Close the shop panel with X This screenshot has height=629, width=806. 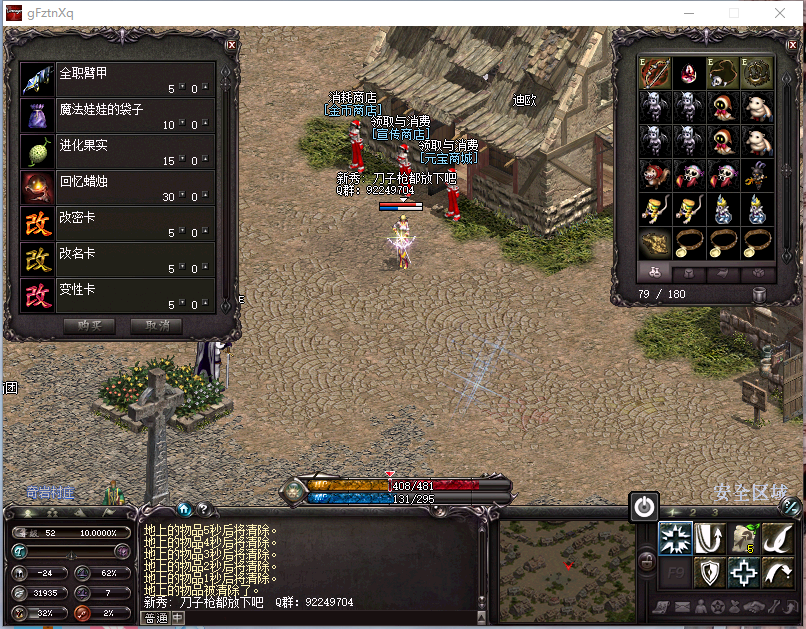(x=231, y=45)
